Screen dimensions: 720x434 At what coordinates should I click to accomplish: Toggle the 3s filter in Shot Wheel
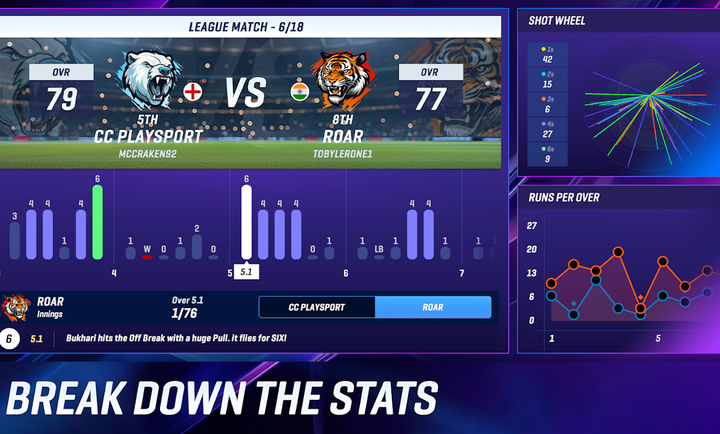[x=547, y=105]
